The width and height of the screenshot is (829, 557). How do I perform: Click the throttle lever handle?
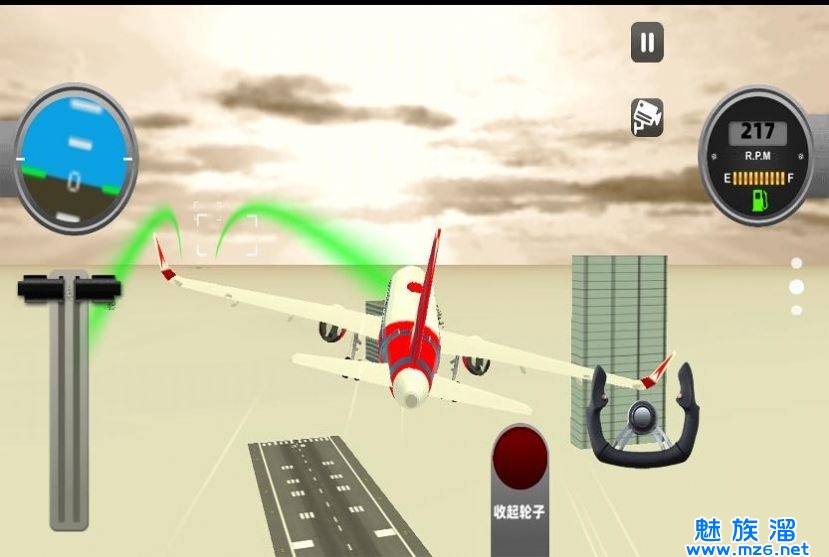click(69, 288)
